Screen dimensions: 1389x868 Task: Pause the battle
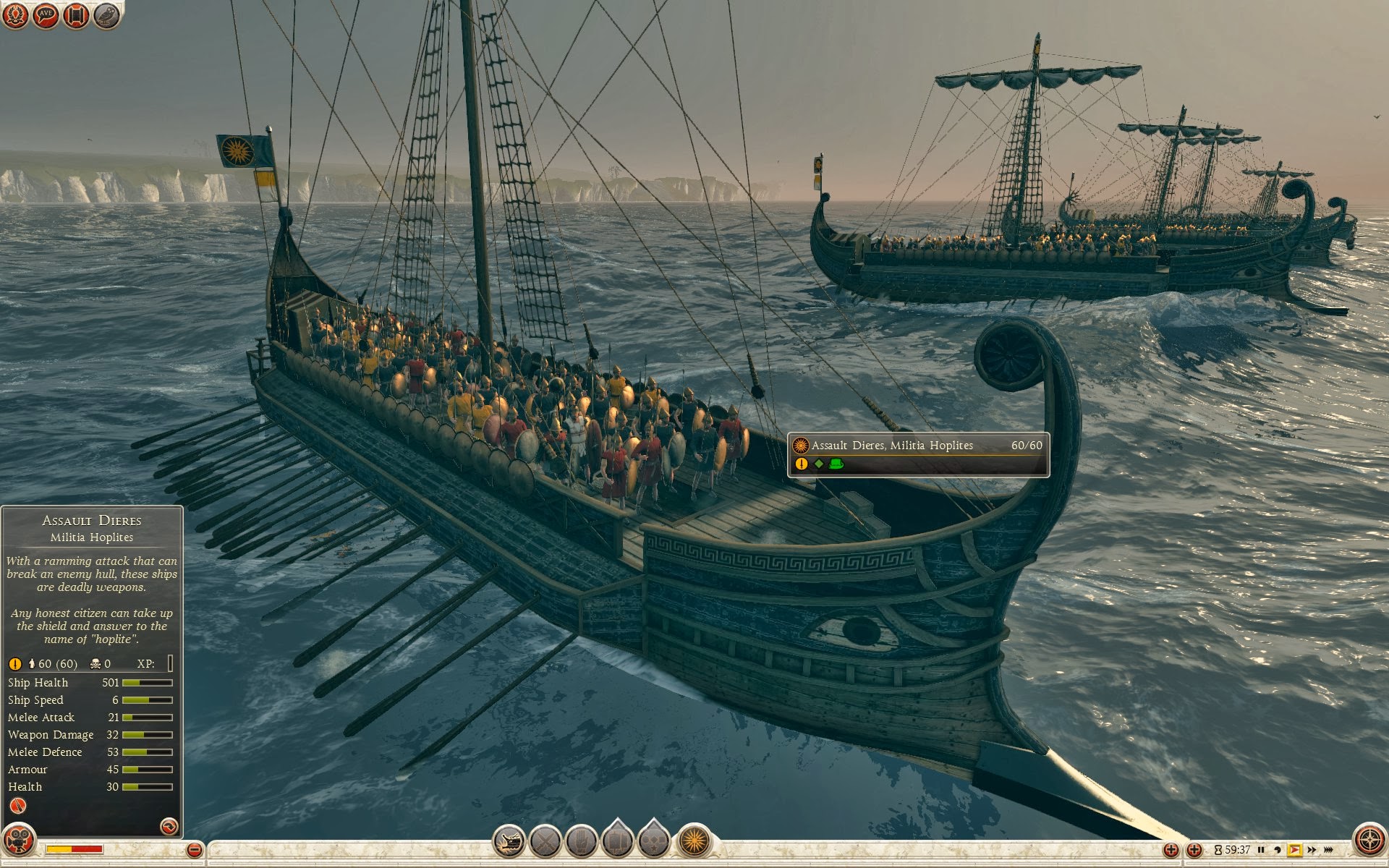[x=1261, y=850]
